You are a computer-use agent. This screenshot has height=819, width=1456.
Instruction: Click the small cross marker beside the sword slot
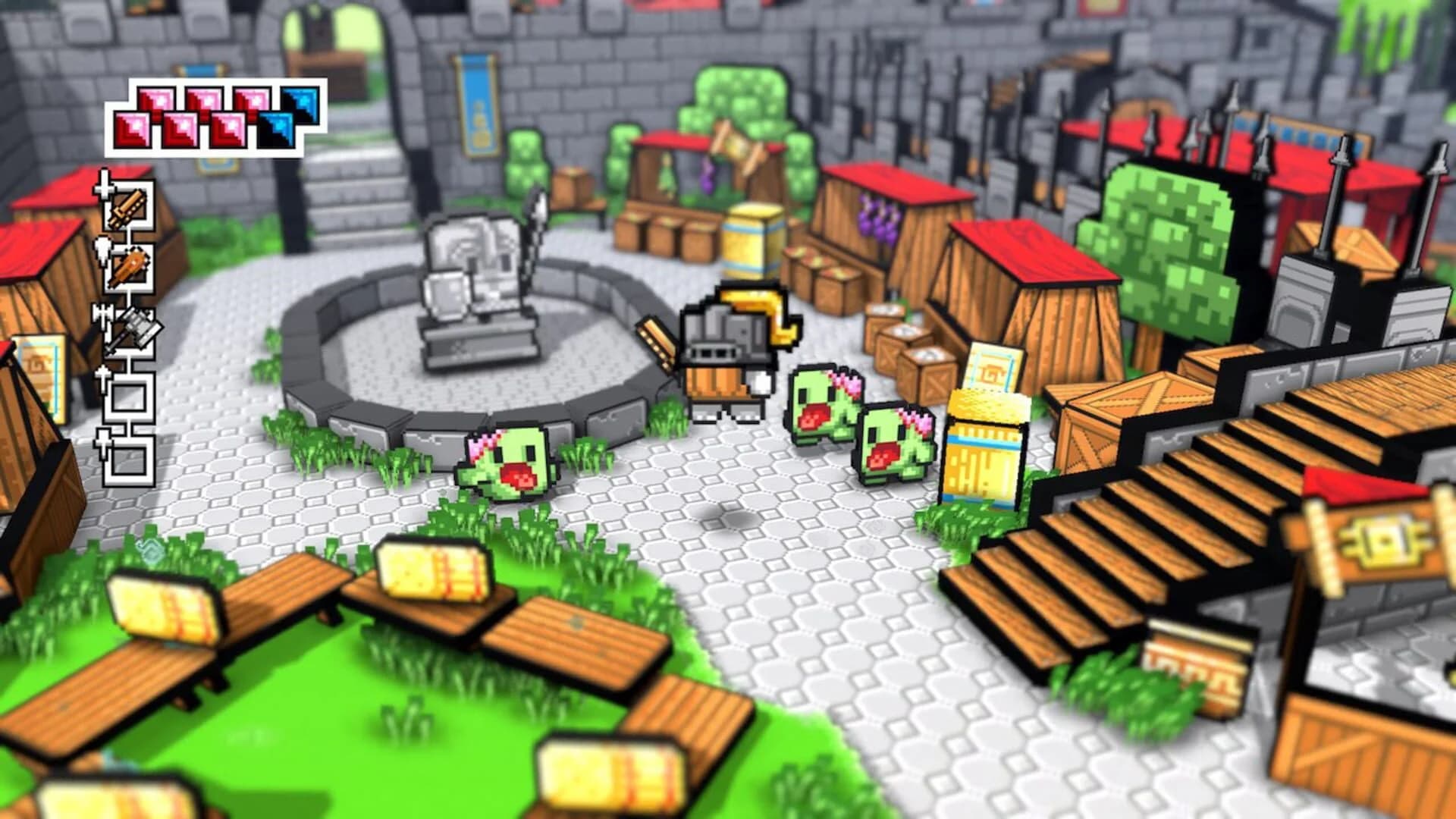(102, 191)
